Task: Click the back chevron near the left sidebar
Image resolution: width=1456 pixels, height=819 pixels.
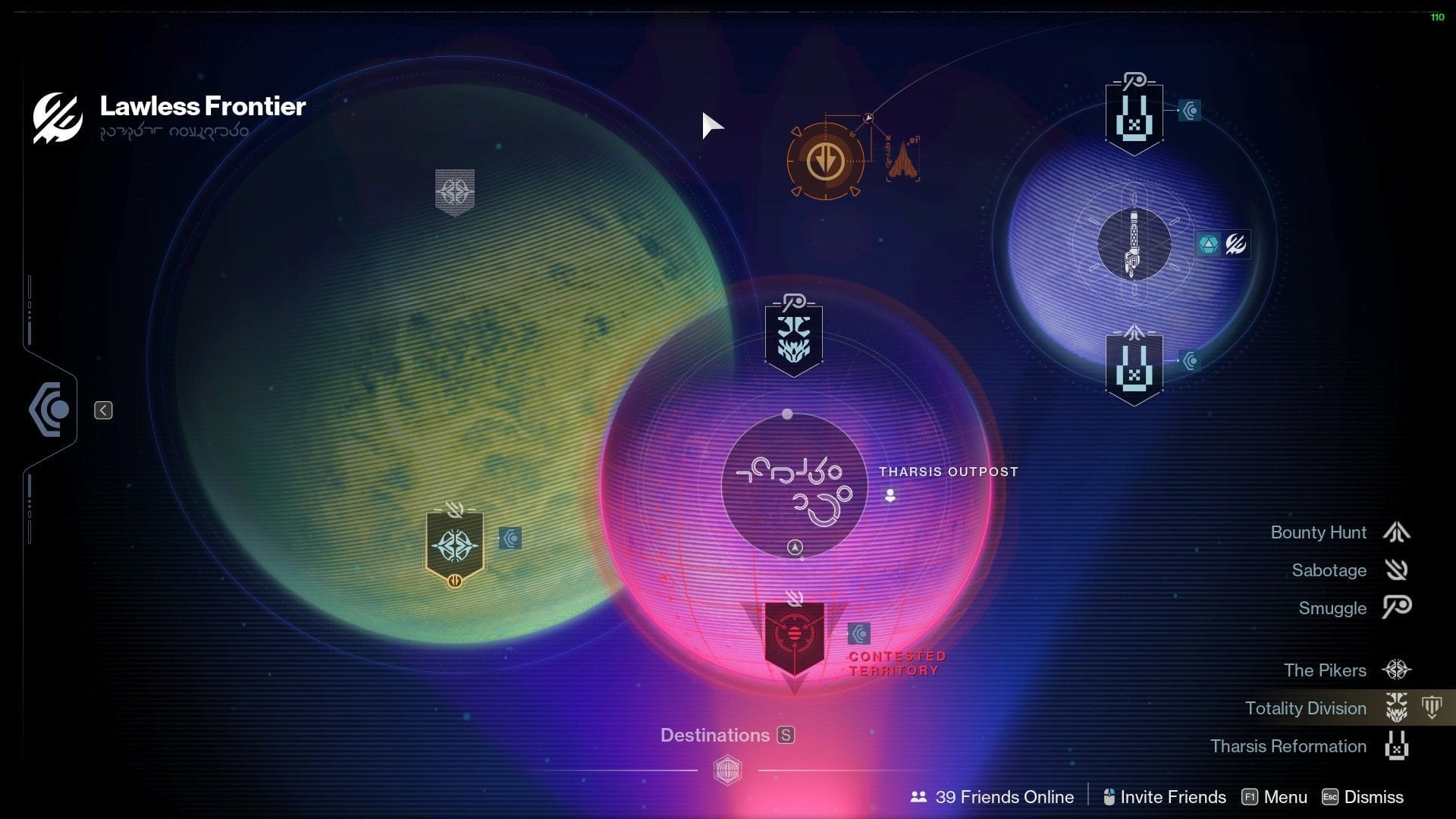Action: coord(102,409)
